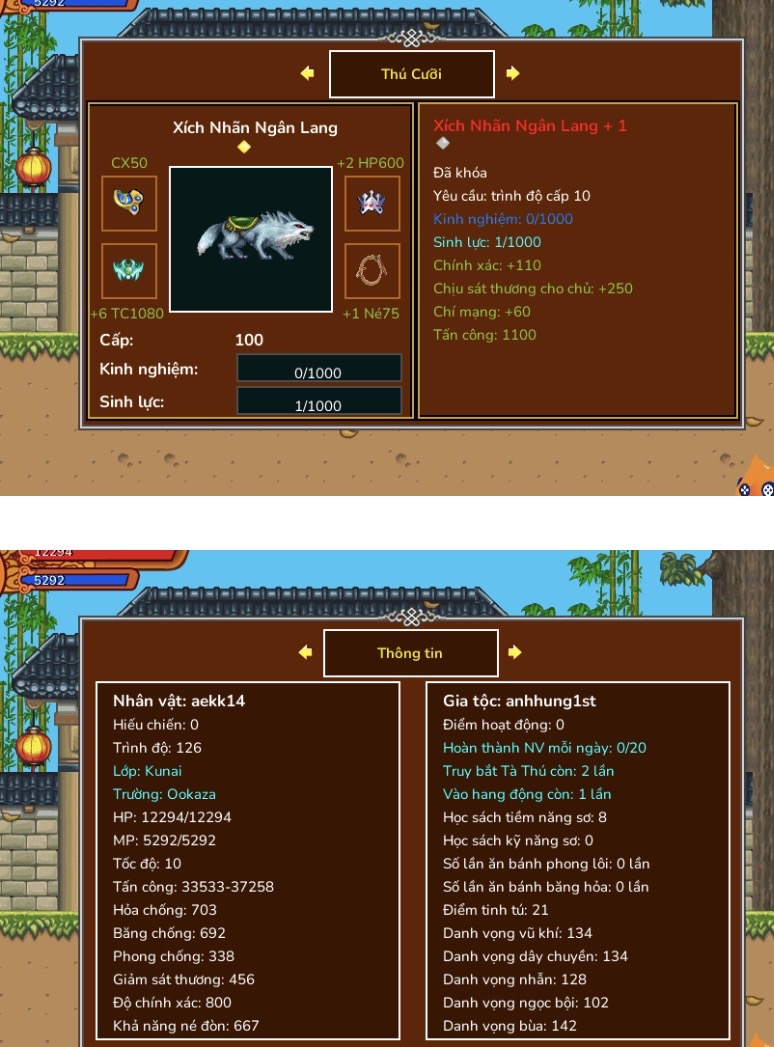The width and height of the screenshot is (774, 1047).
Task: Select the CX50 mount equipment slot
Action: coord(129,203)
